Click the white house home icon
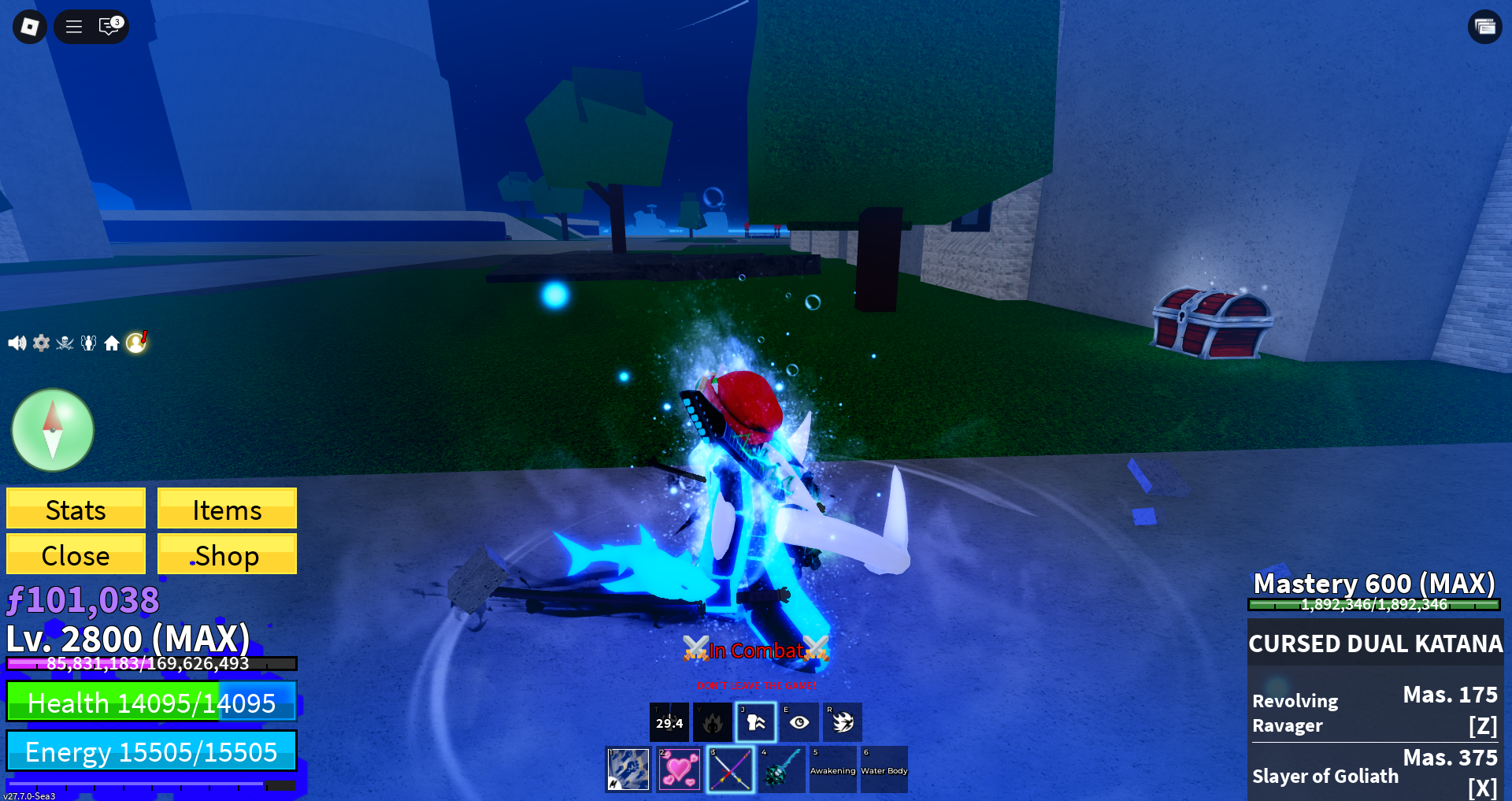Image resolution: width=1512 pixels, height=801 pixels. click(x=112, y=343)
